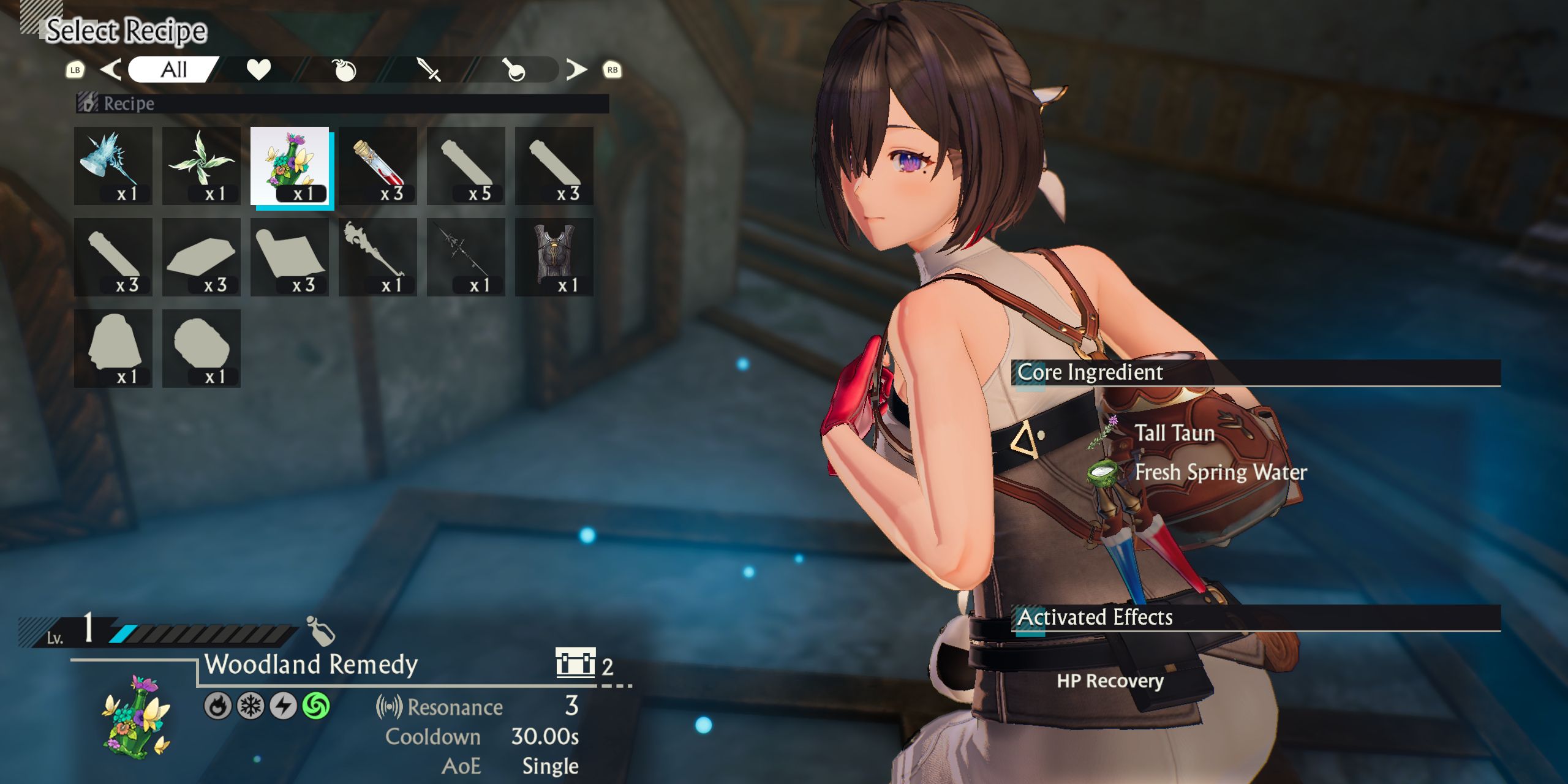Switch to the sword category tab

pyautogui.click(x=429, y=70)
